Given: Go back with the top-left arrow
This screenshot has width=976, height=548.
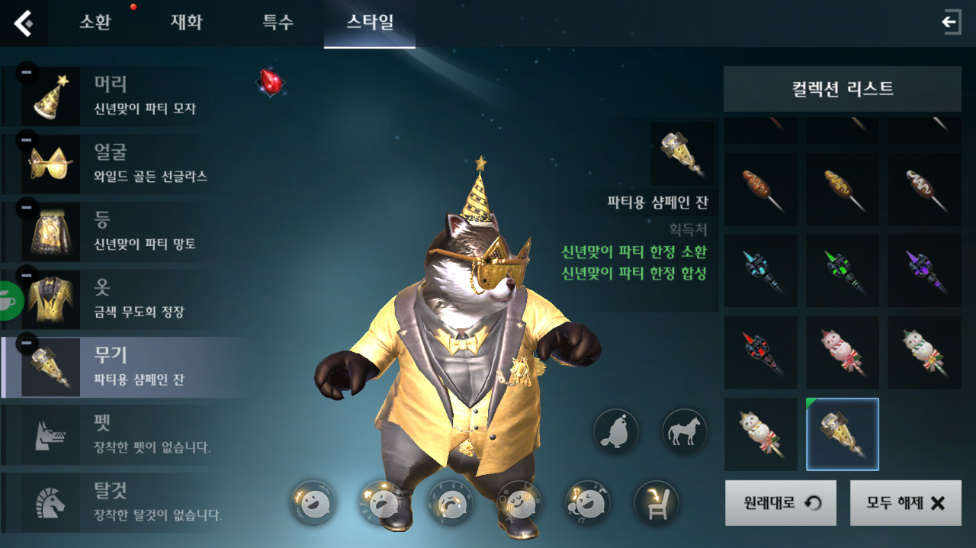Looking at the screenshot, I should (23, 23).
